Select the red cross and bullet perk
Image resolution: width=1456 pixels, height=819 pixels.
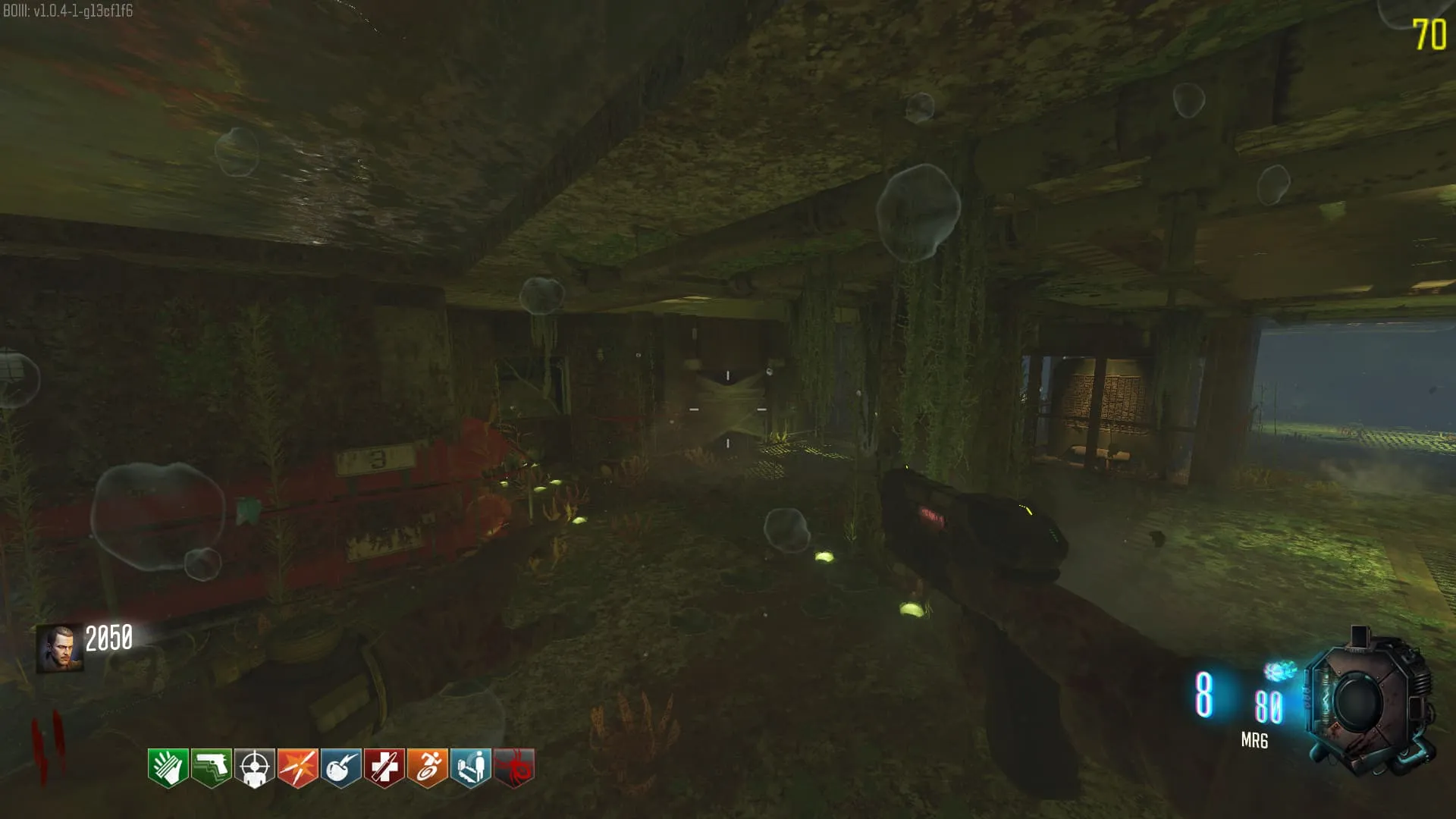click(x=384, y=767)
